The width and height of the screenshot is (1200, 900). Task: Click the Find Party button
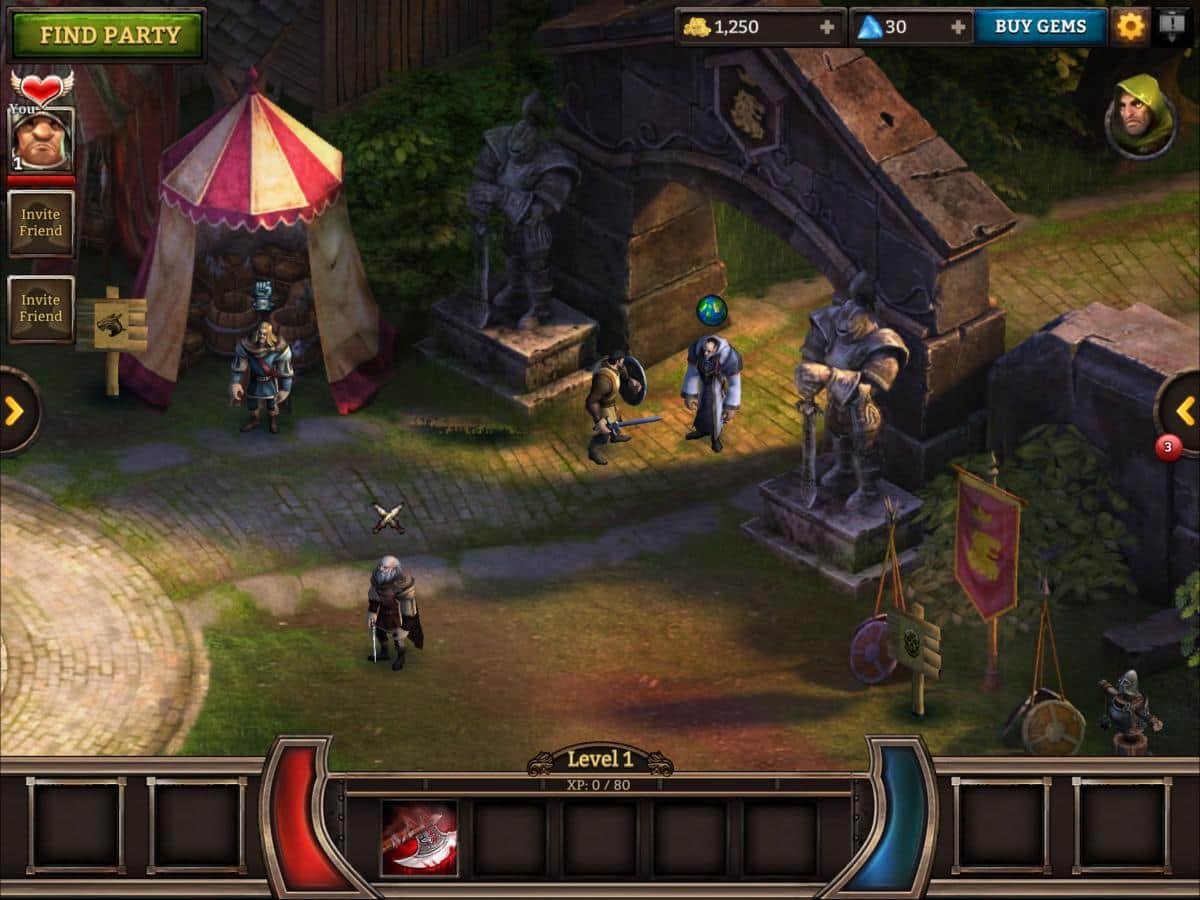pyautogui.click(x=108, y=35)
